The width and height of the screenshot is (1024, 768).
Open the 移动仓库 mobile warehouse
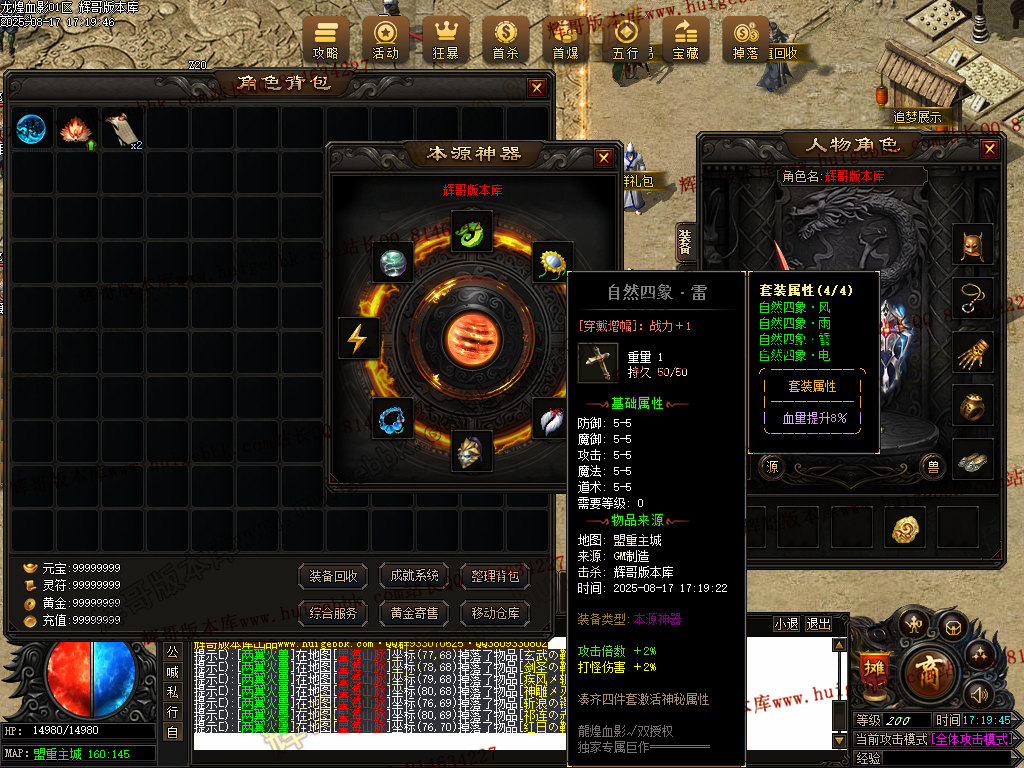(x=495, y=613)
